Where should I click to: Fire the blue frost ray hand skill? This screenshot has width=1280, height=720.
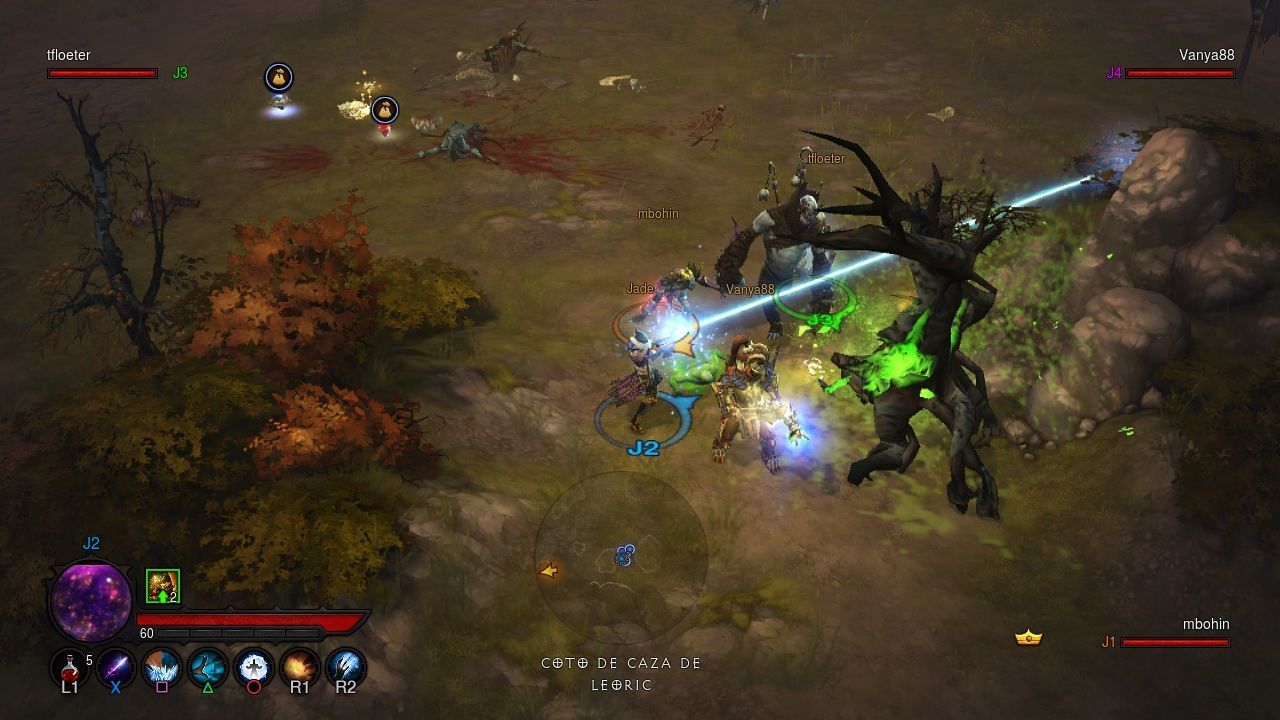(x=346, y=666)
